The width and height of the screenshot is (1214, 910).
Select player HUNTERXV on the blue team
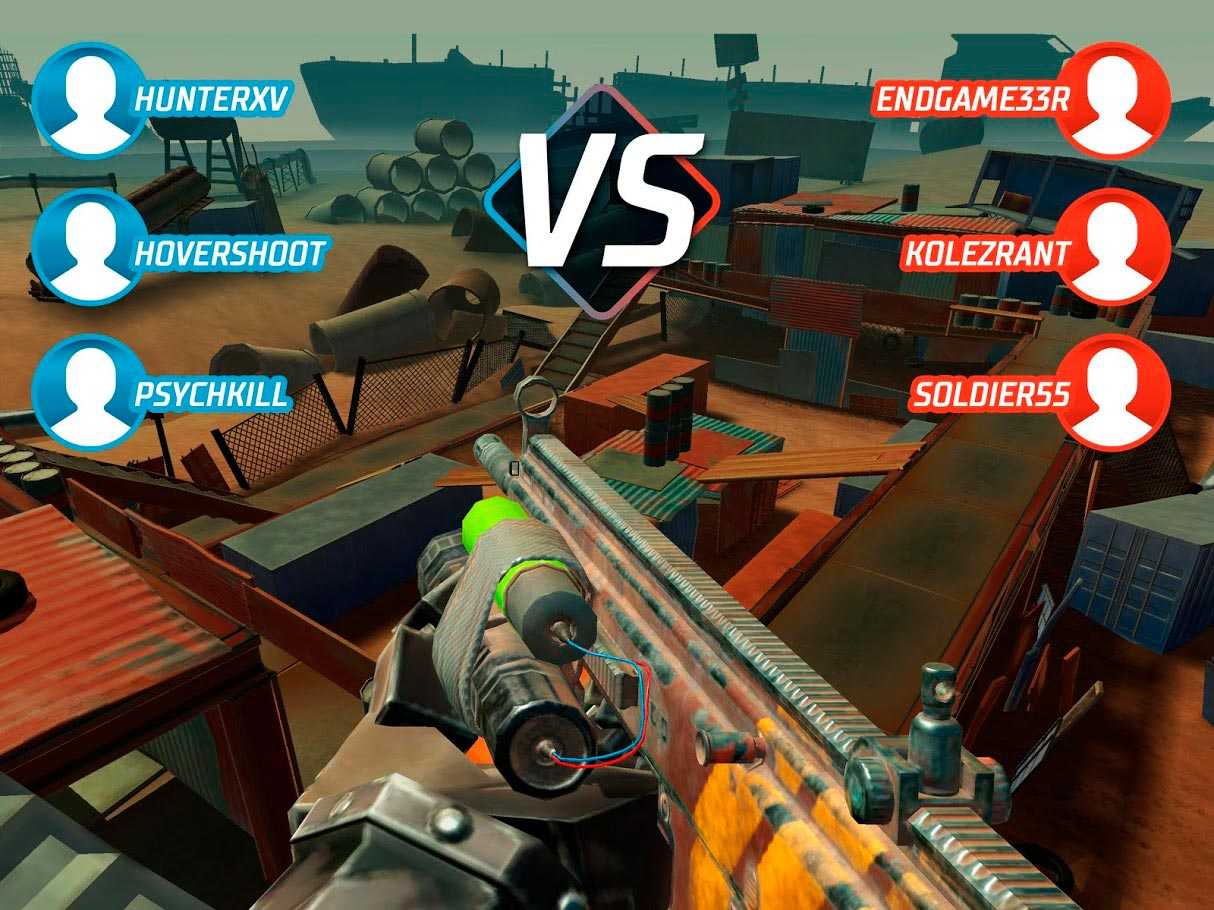[x=160, y=99]
